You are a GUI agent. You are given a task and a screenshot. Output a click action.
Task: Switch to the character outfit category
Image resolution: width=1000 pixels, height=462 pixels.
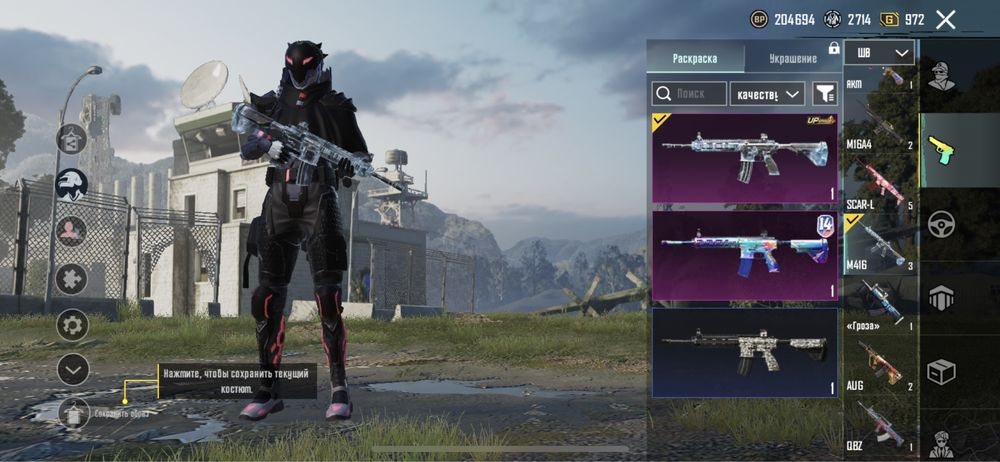(941, 76)
